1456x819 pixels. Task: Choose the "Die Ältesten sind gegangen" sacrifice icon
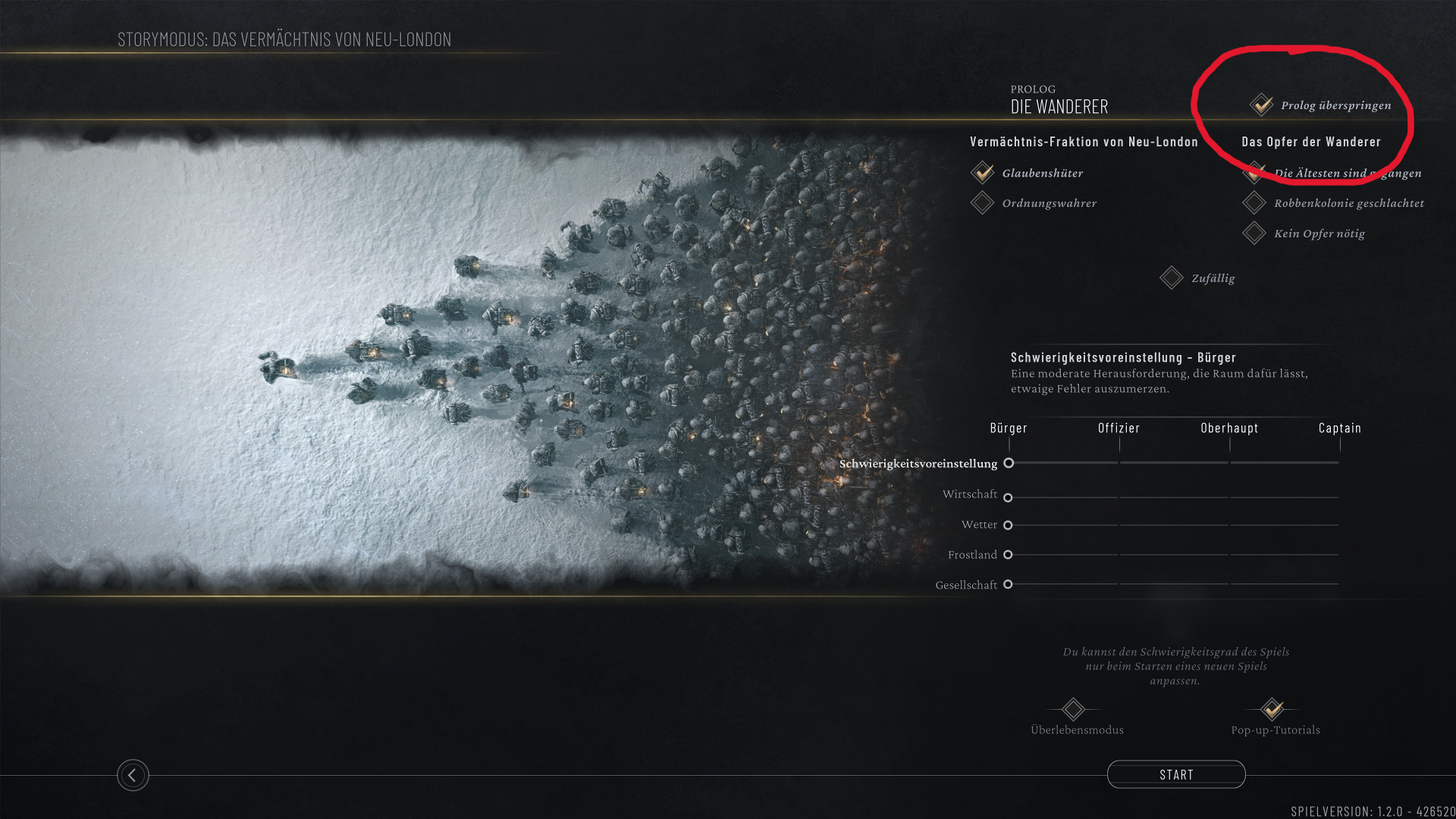(x=1256, y=173)
